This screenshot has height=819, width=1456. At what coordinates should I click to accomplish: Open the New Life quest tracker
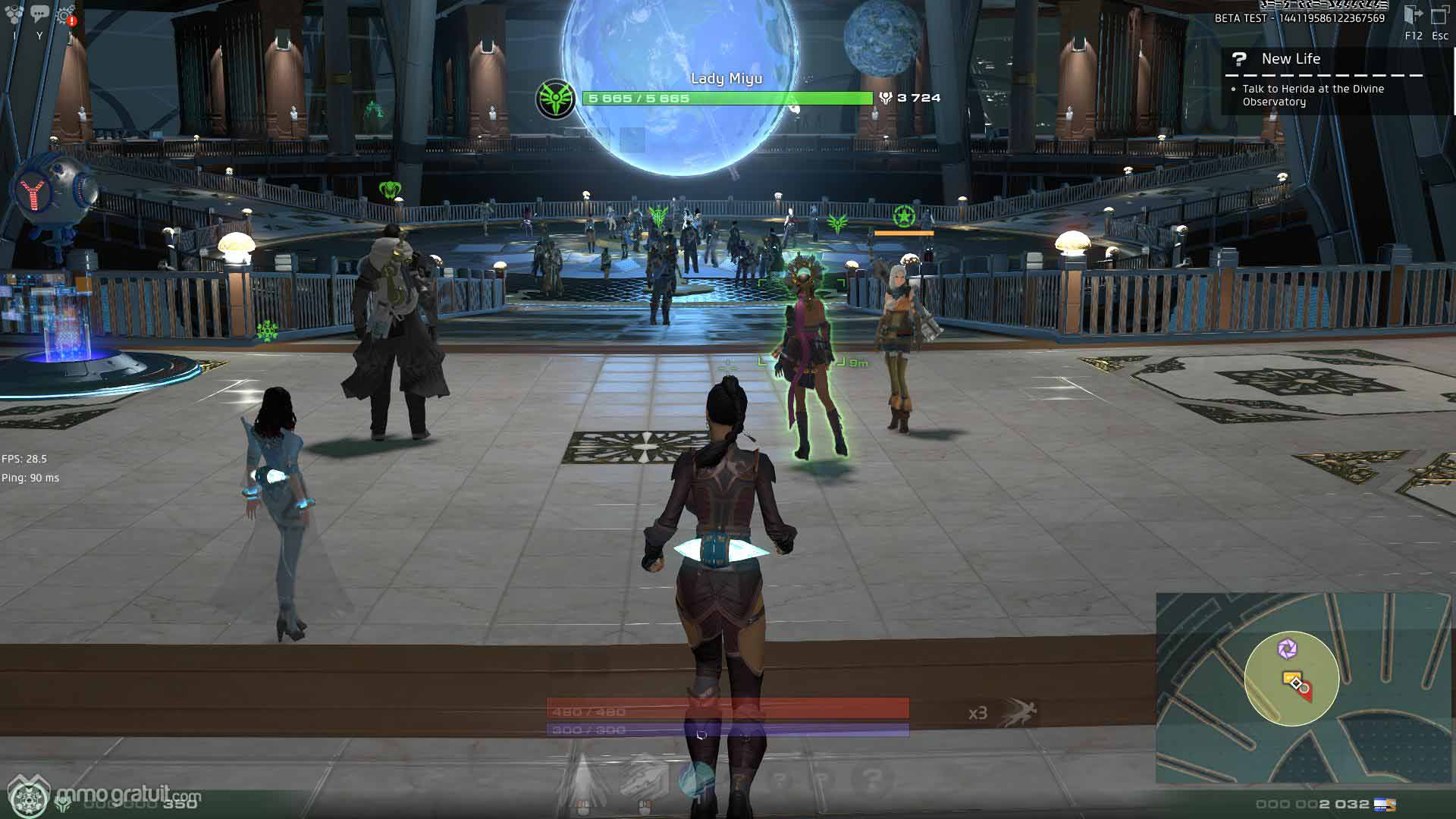coord(1291,59)
